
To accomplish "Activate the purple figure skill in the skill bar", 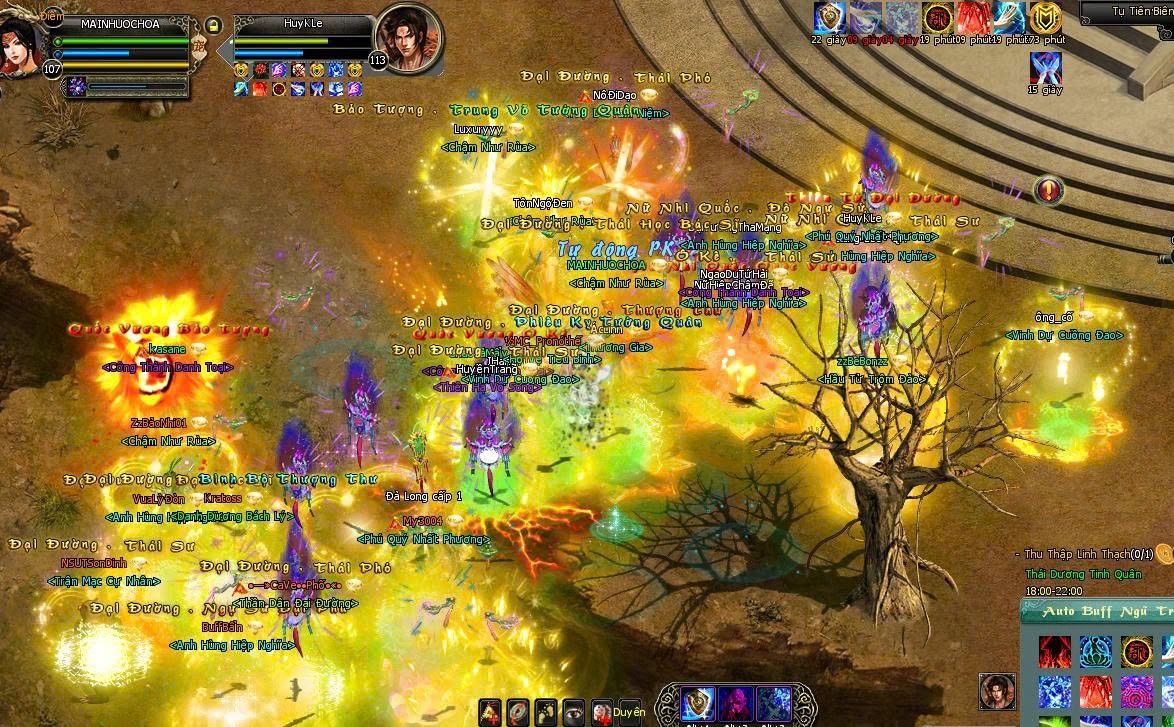I will (735, 702).
